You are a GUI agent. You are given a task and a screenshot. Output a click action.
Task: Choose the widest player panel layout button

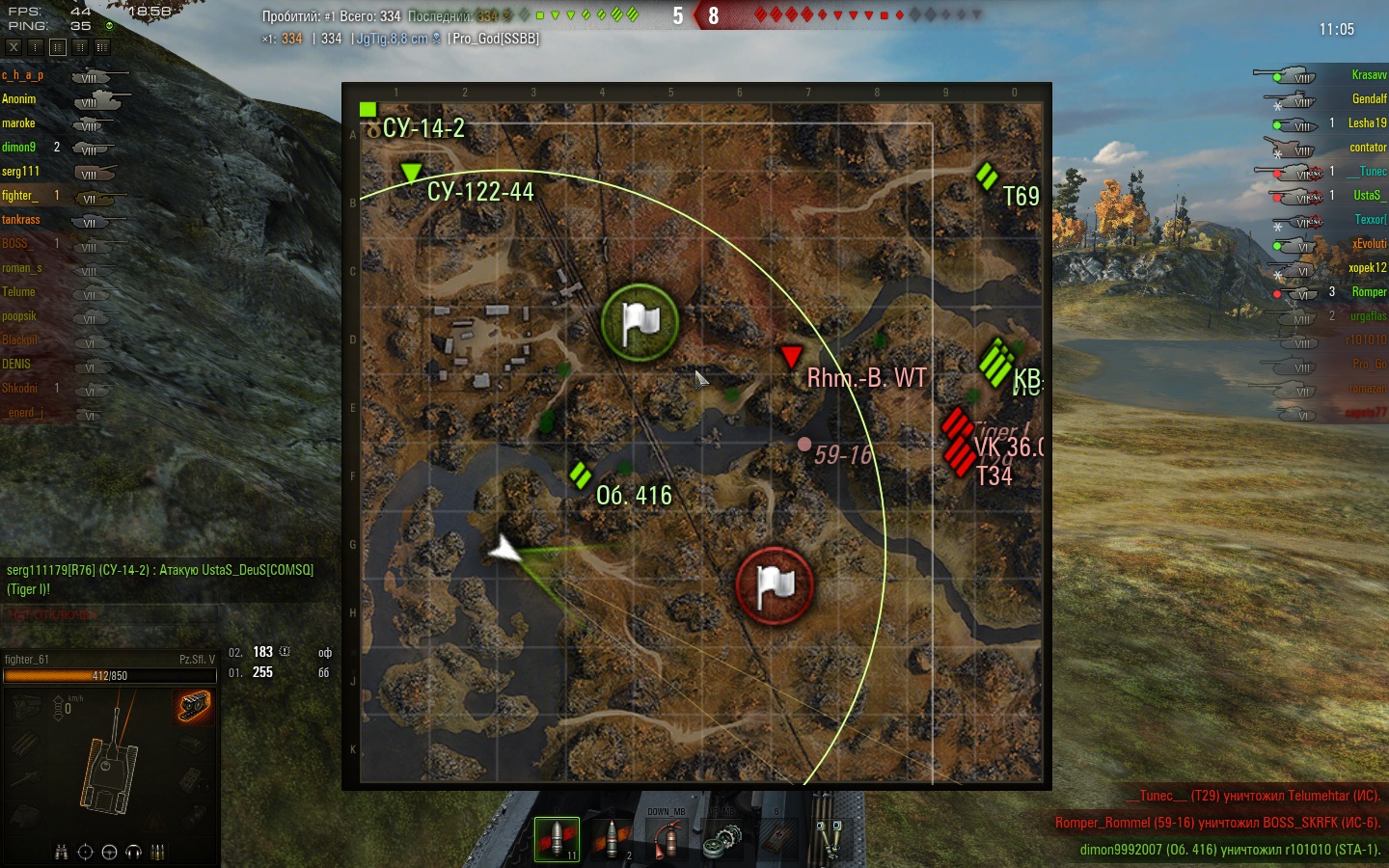point(102,46)
